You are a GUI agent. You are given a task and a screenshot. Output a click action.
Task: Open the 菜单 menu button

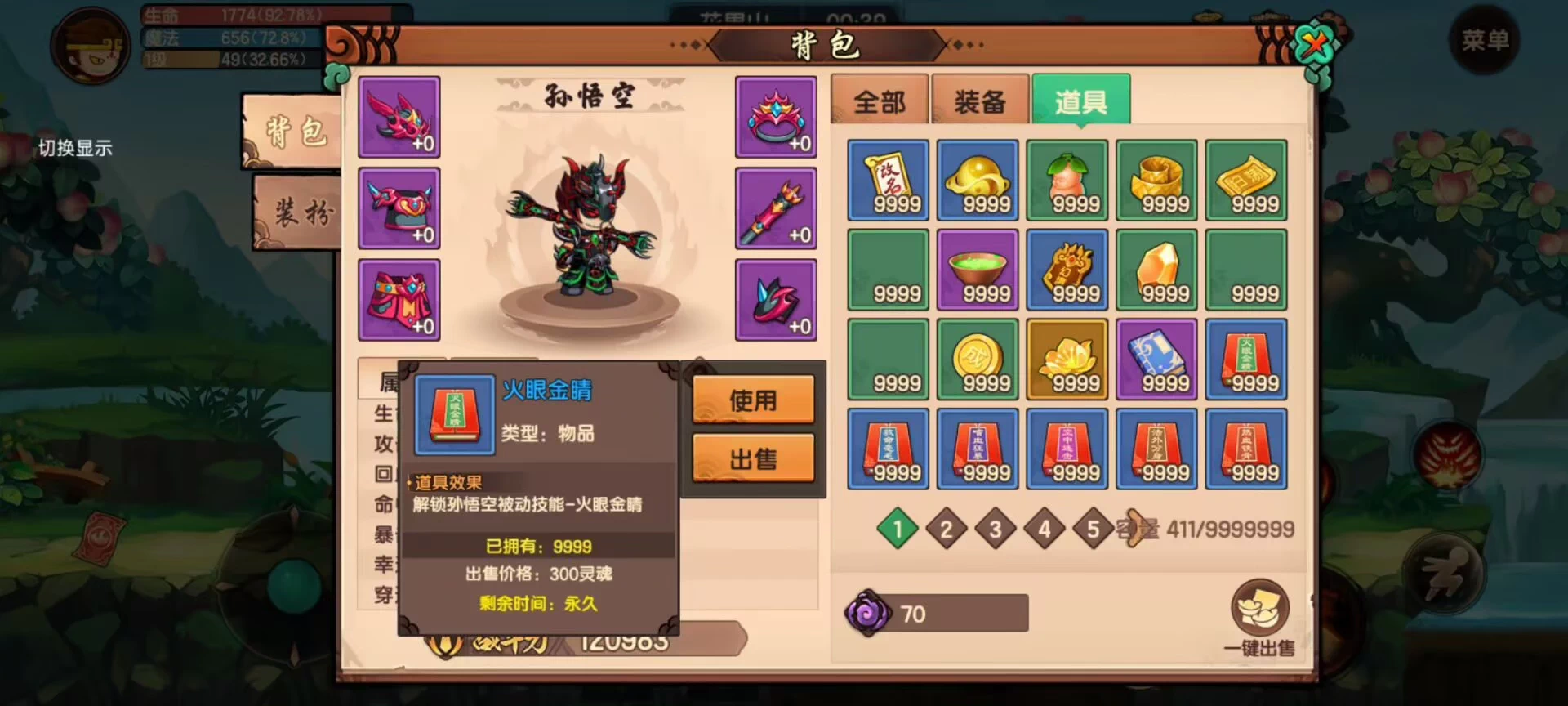coord(1485,41)
